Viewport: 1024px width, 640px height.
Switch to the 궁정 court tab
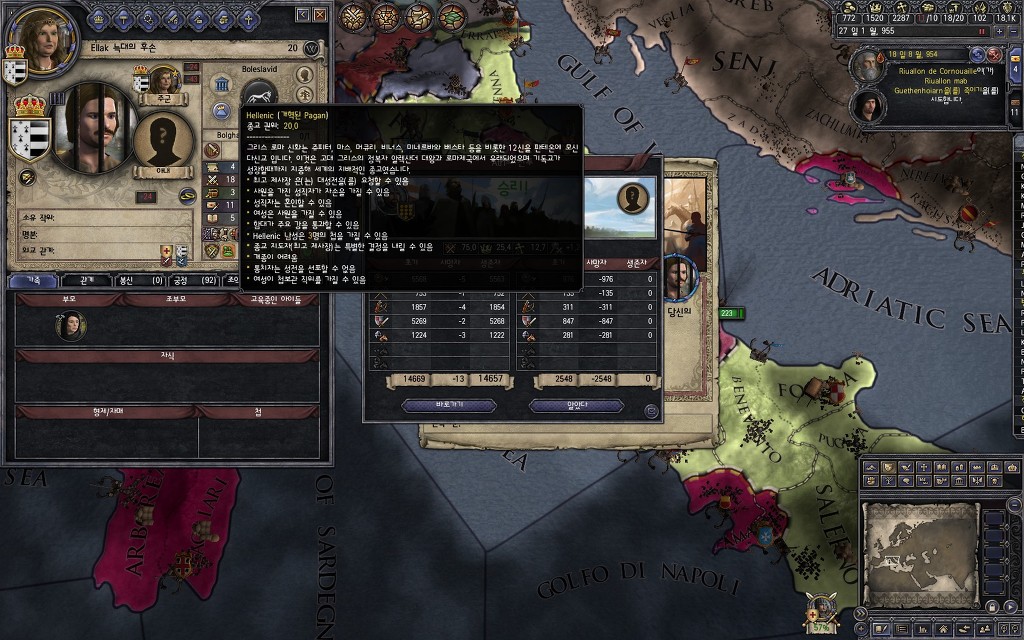(x=196, y=281)
